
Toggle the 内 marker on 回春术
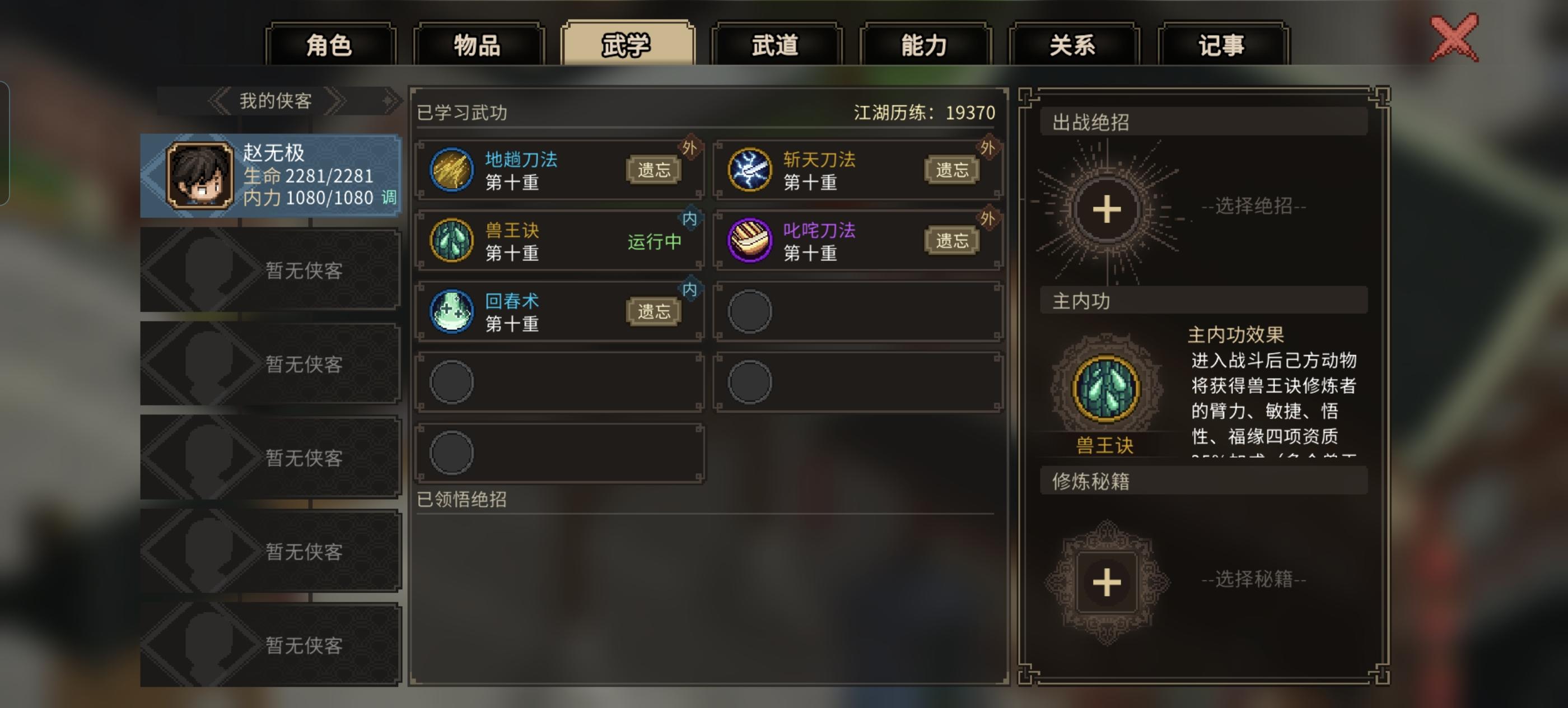[x=692, y=287]
